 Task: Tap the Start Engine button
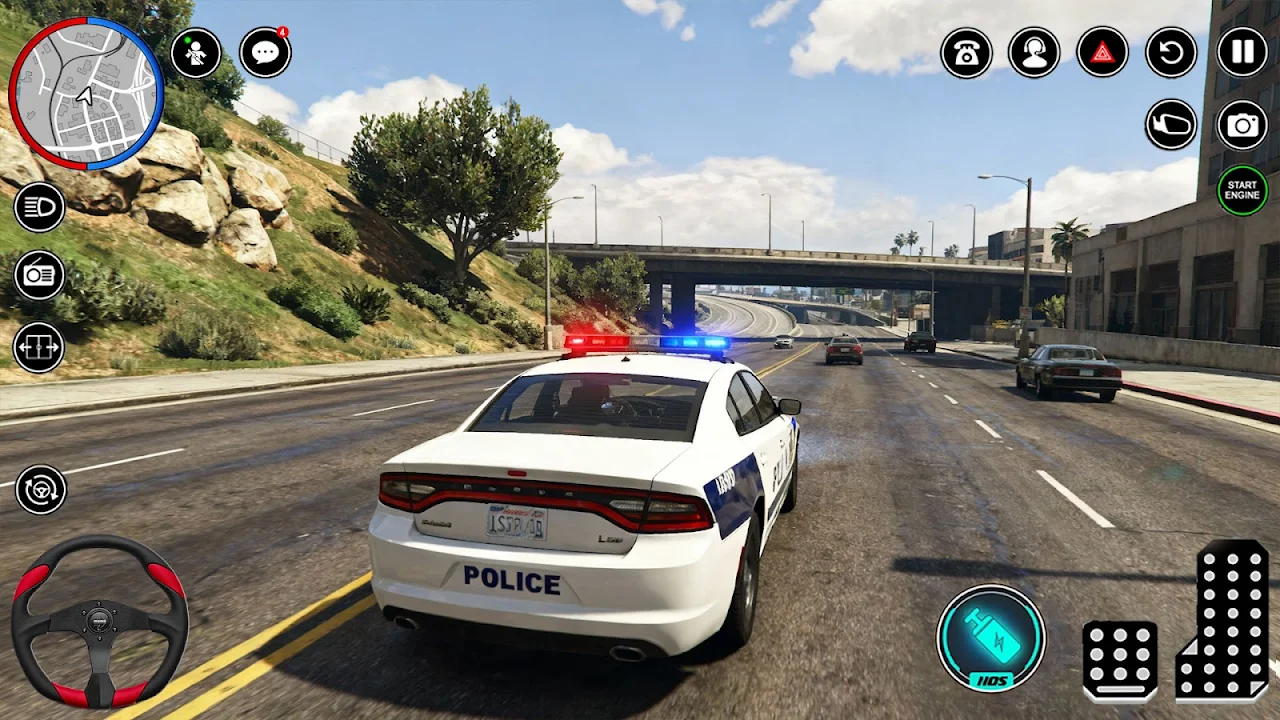[x=1242, y=190]
